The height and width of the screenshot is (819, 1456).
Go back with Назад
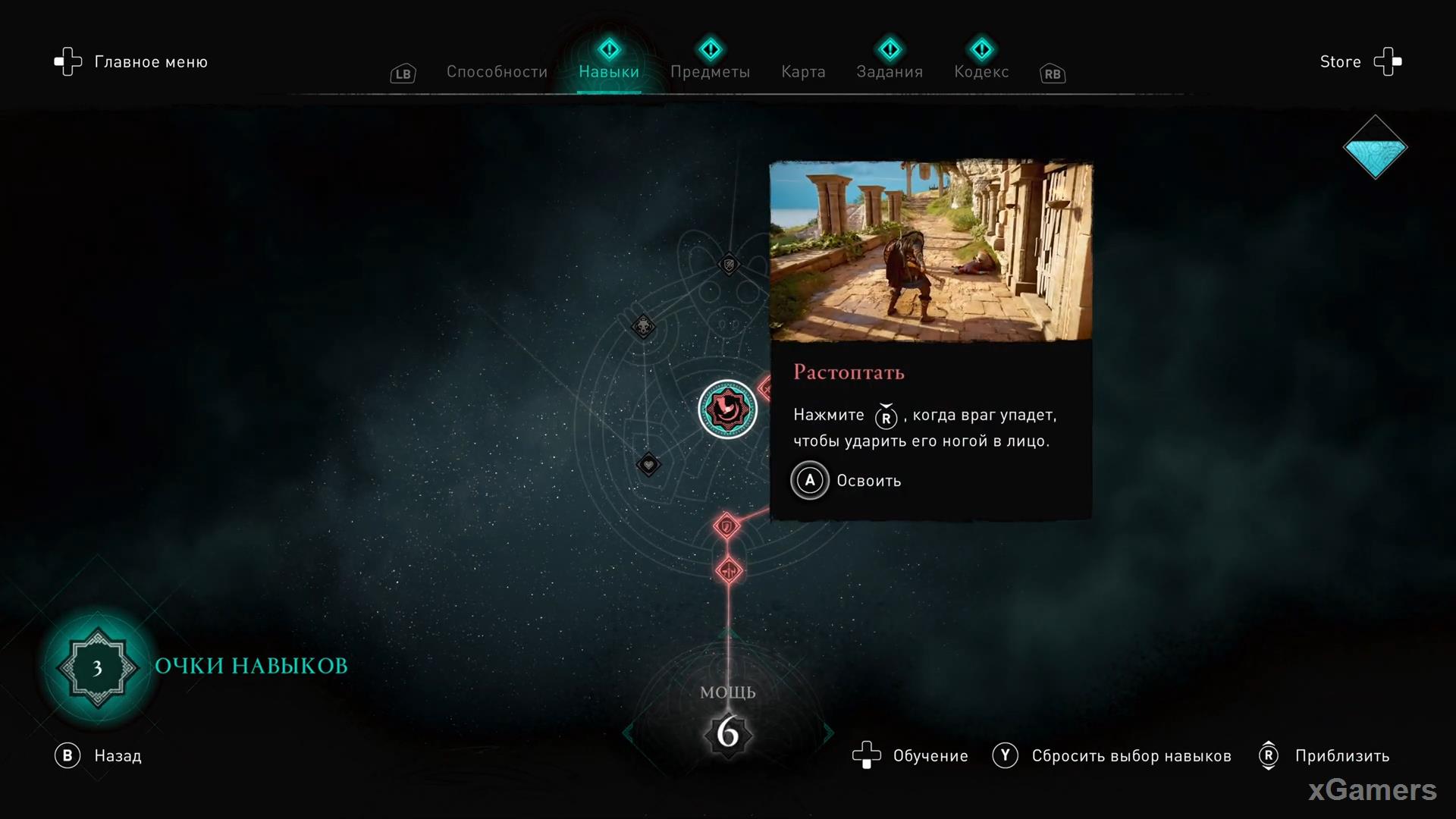tap(99, 756)
